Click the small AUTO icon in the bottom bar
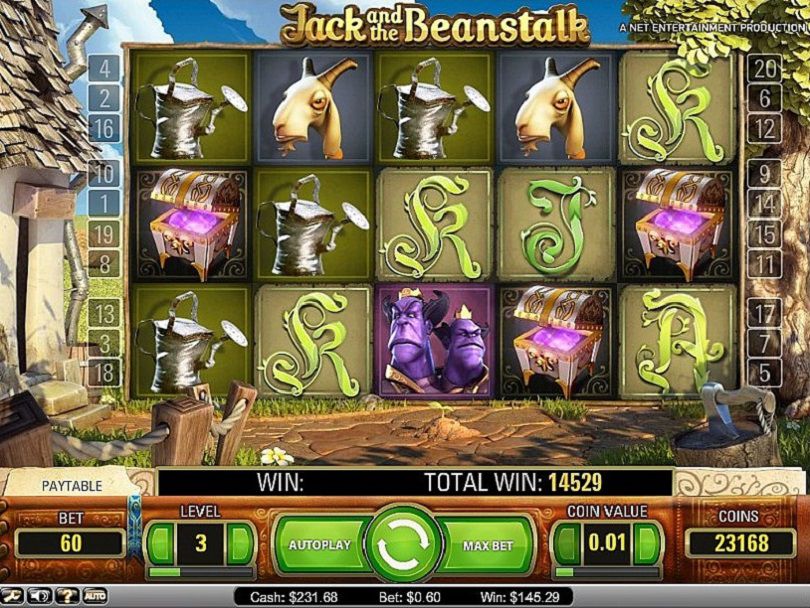This screenshot has width=810, height=608. pos(94,597)
